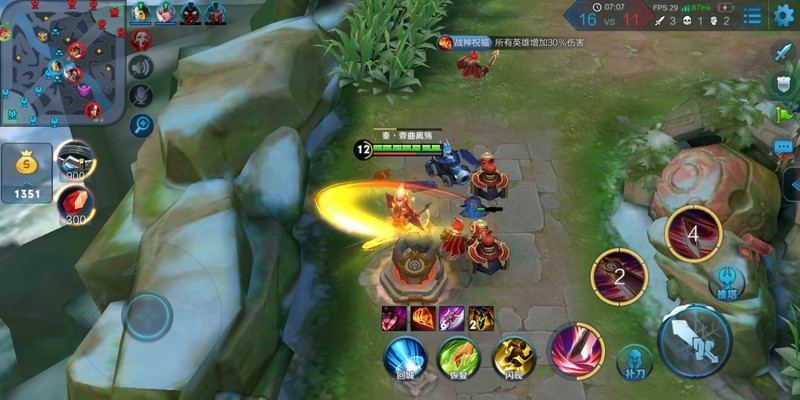This screenshot has height=400, width=800.
Task: Use the 恢复 heal spell
Action: (x=459, y=357)
